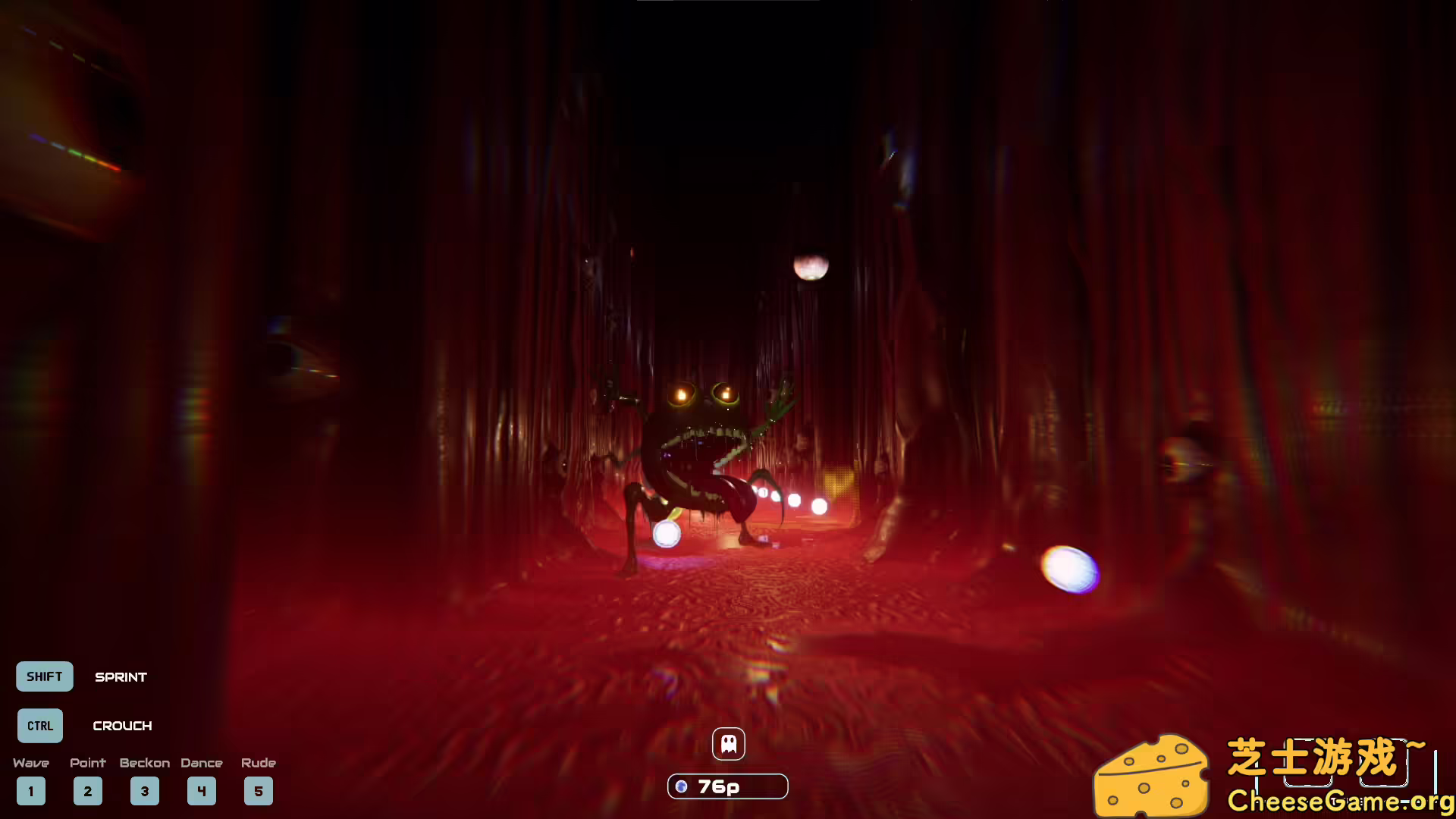This screenshot has width=1456, height=819.
Task: Toggle the Dance emote key 4
Action: coord(202,791)
